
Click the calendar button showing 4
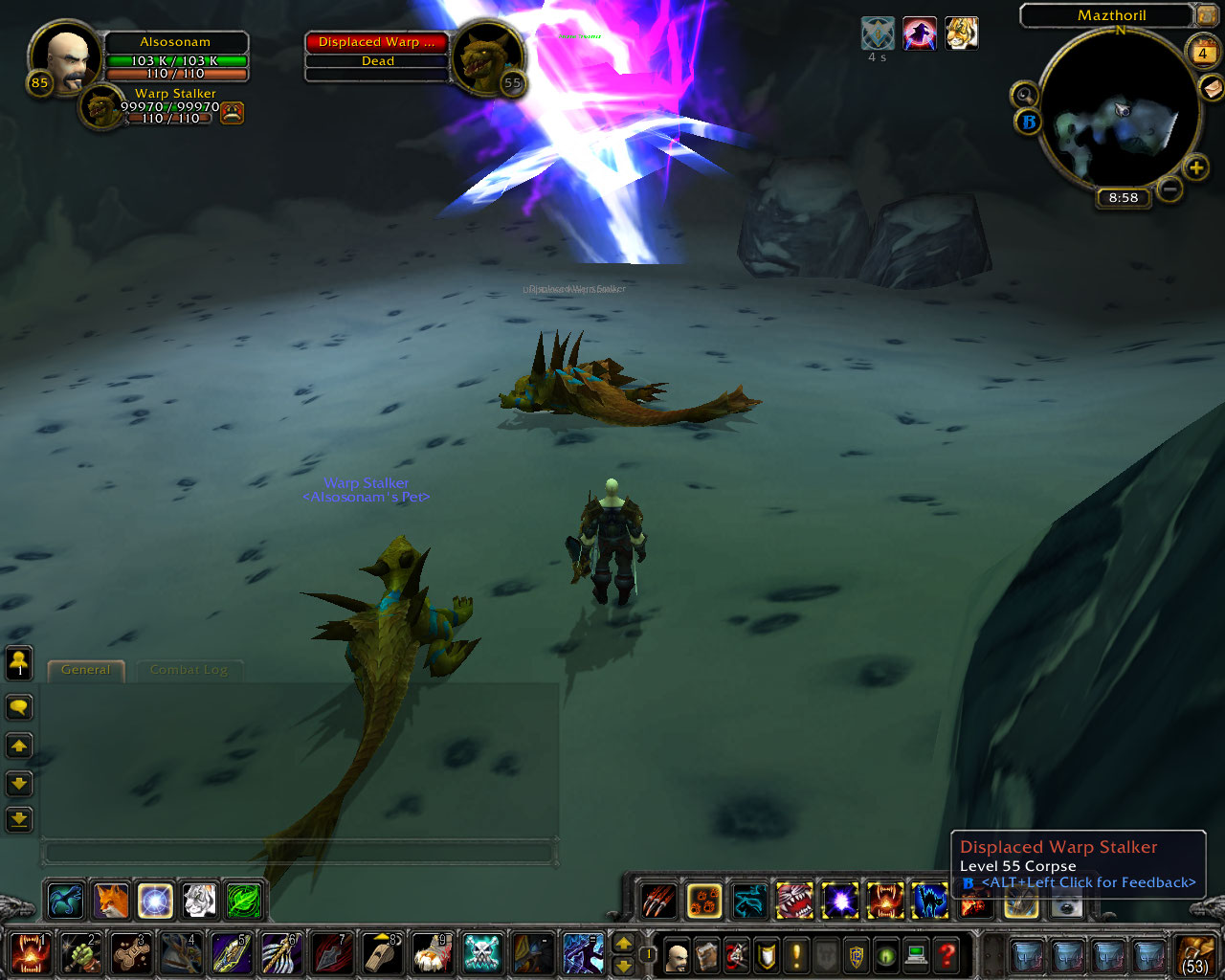pyautogui.click(x=1202, y=54)
